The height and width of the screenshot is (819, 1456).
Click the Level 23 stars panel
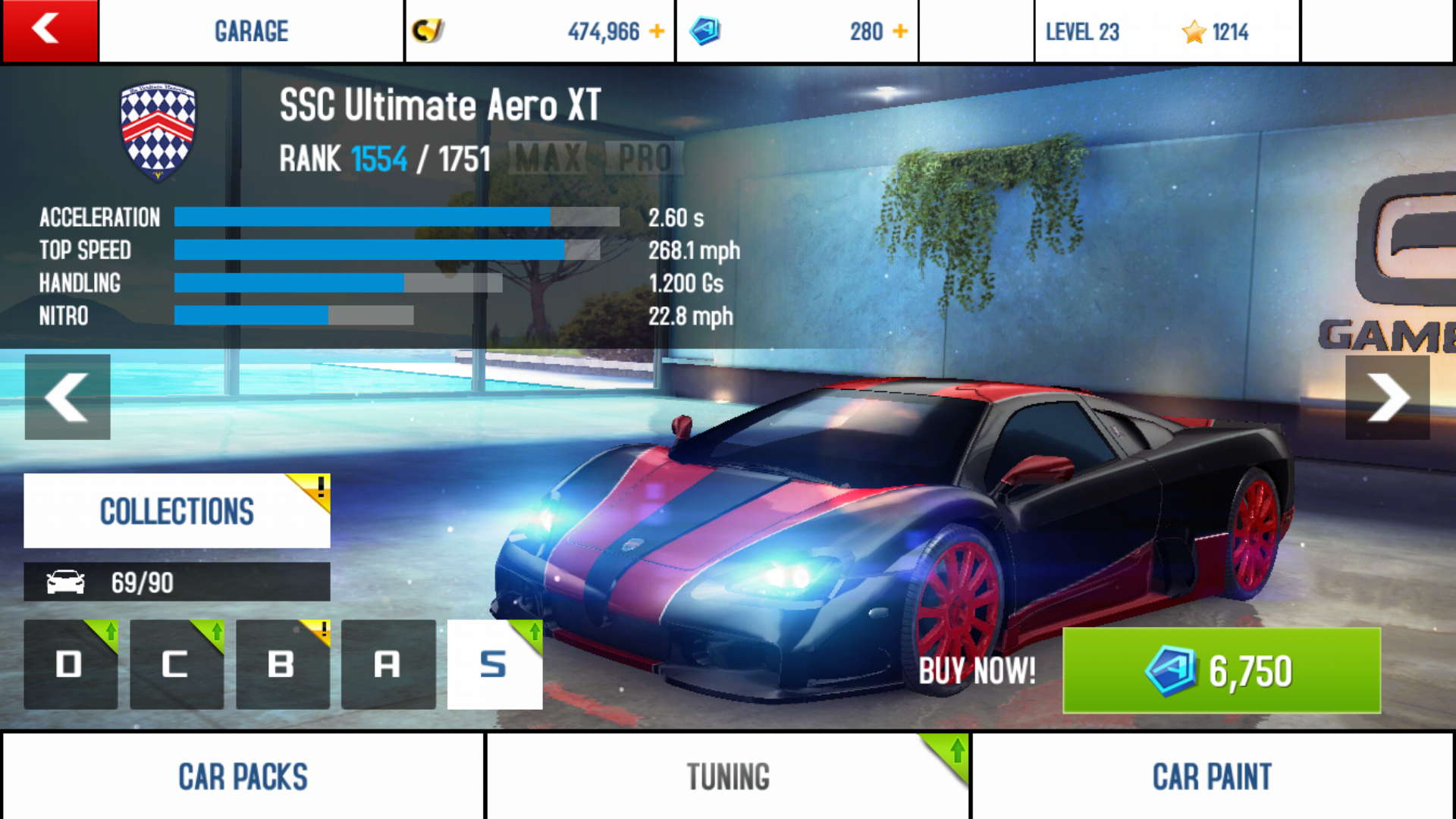coord(1166,31)
